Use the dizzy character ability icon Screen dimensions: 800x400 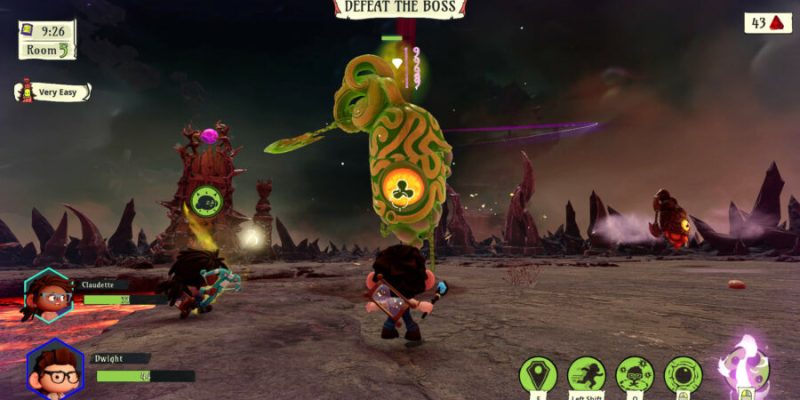635,375
